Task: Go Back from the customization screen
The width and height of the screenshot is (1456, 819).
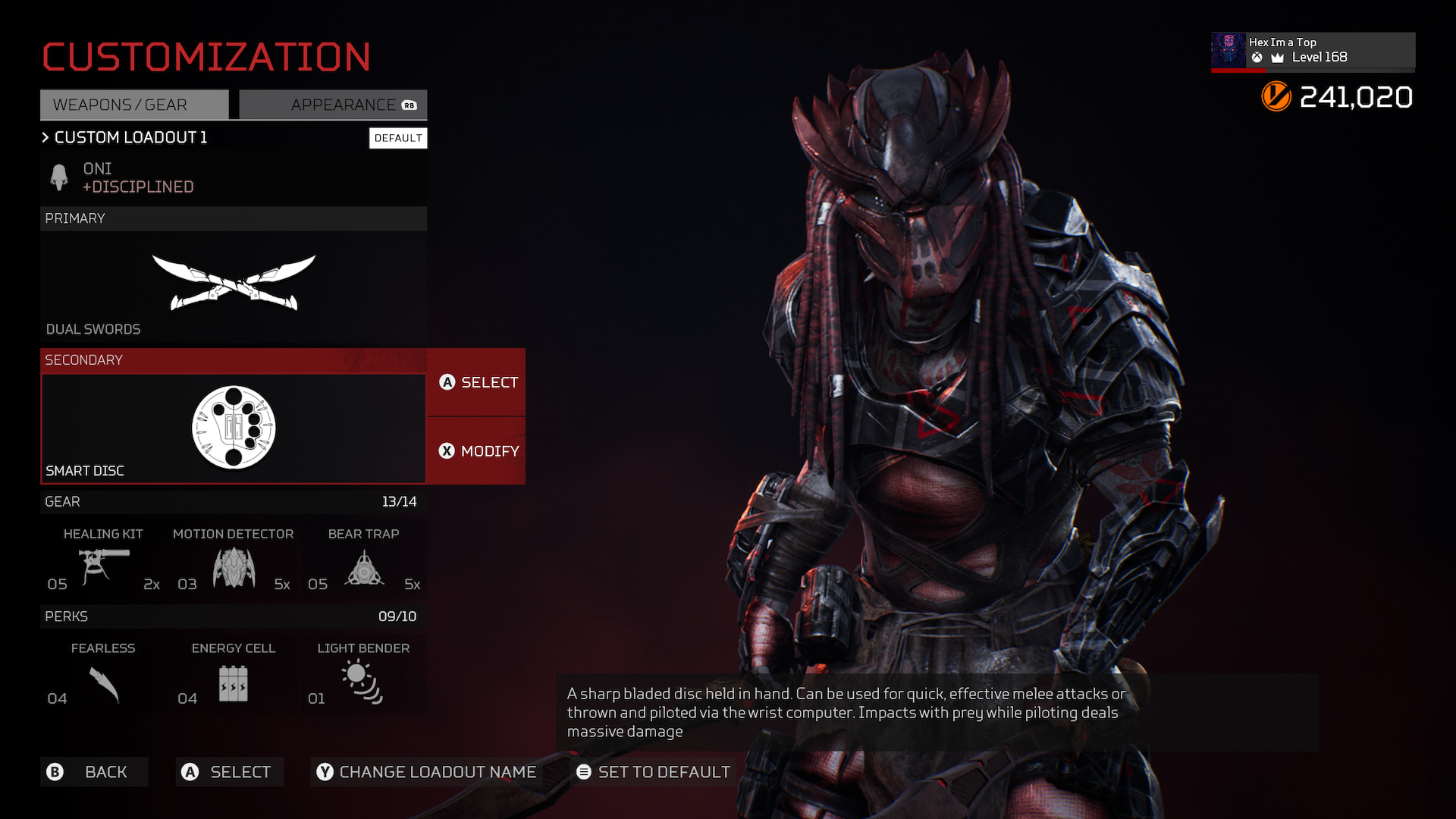Action: (94, 772)
